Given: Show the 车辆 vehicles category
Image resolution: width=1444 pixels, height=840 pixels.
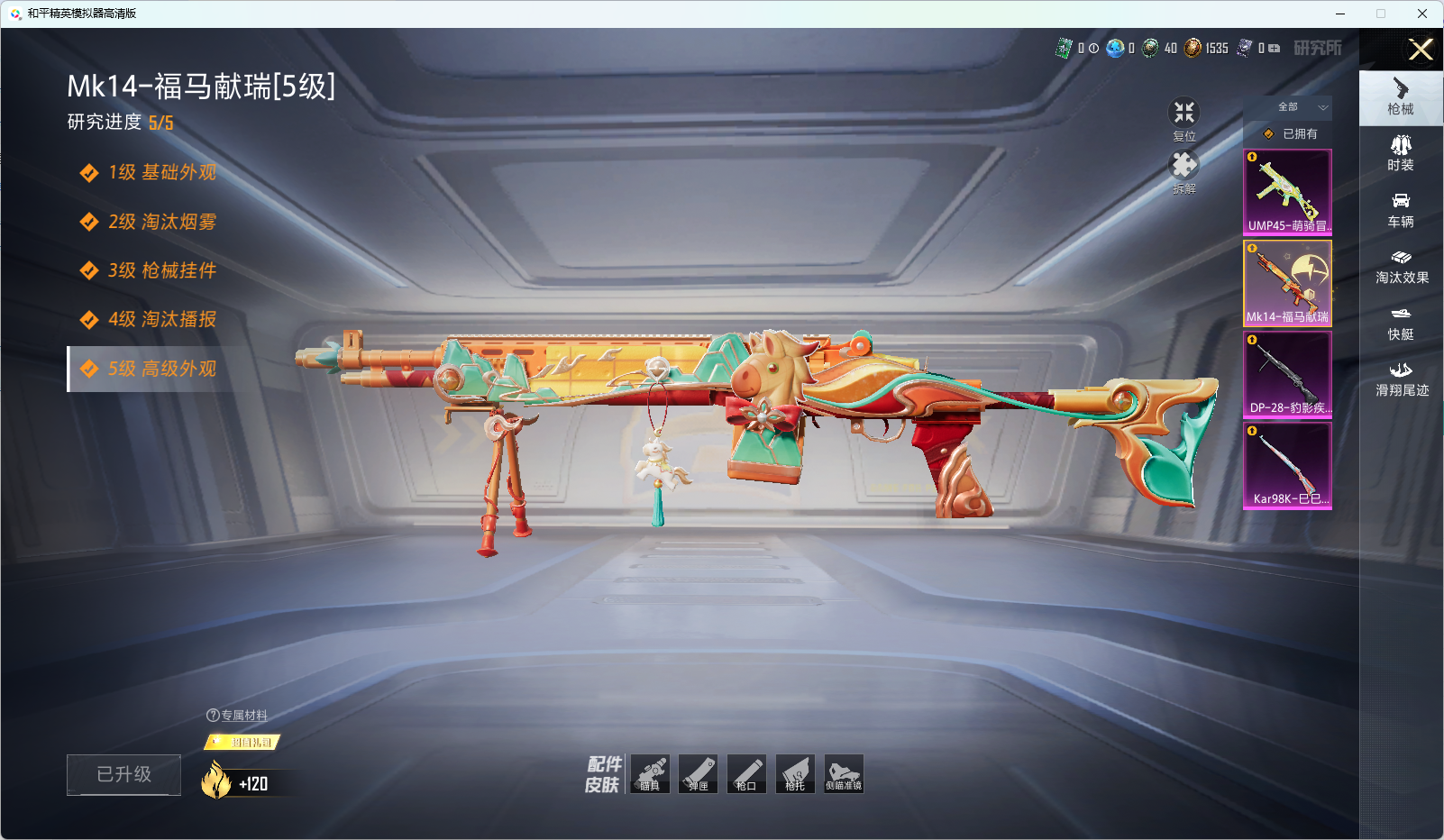Looking at the screenshot, I should [x=1401, y=210].
